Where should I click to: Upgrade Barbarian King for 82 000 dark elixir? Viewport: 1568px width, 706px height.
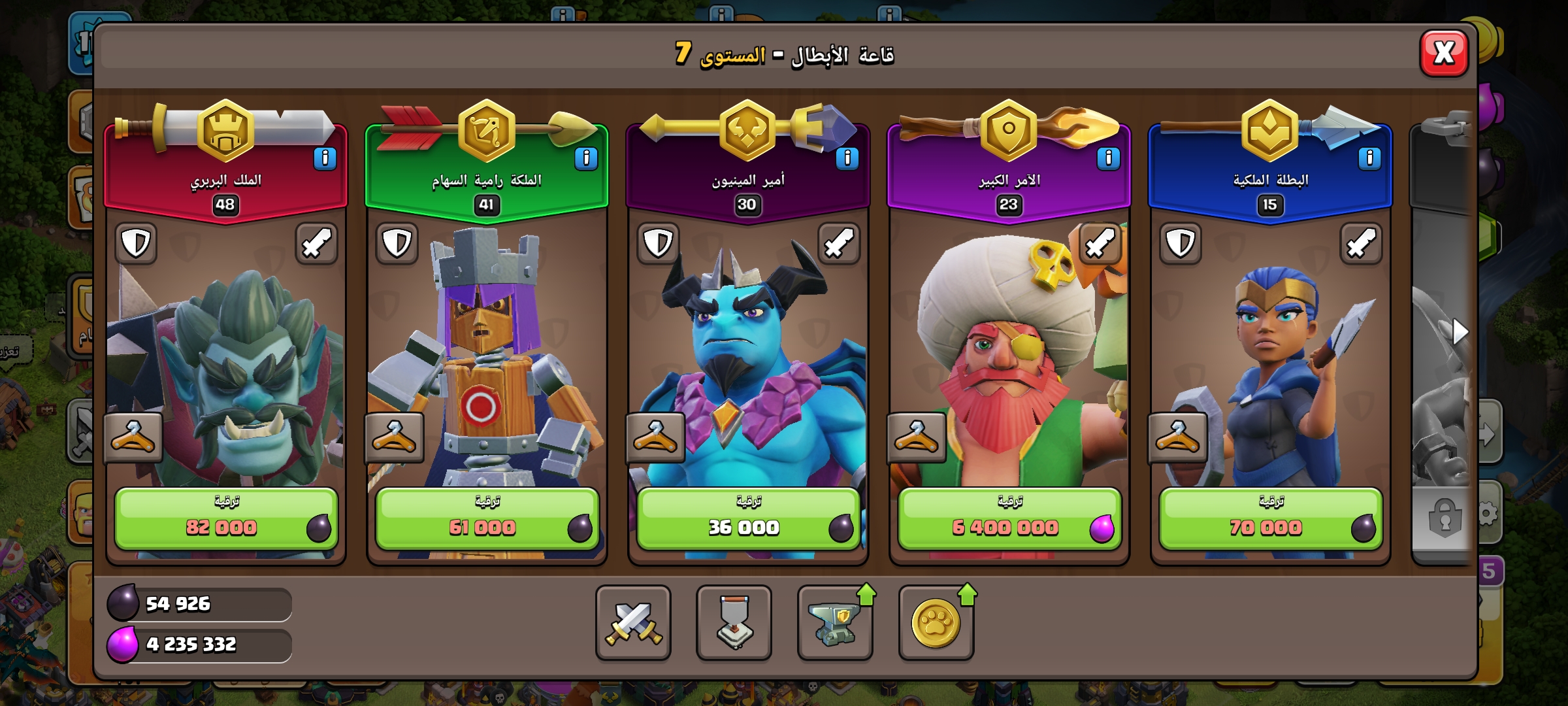tap(226, 519)
